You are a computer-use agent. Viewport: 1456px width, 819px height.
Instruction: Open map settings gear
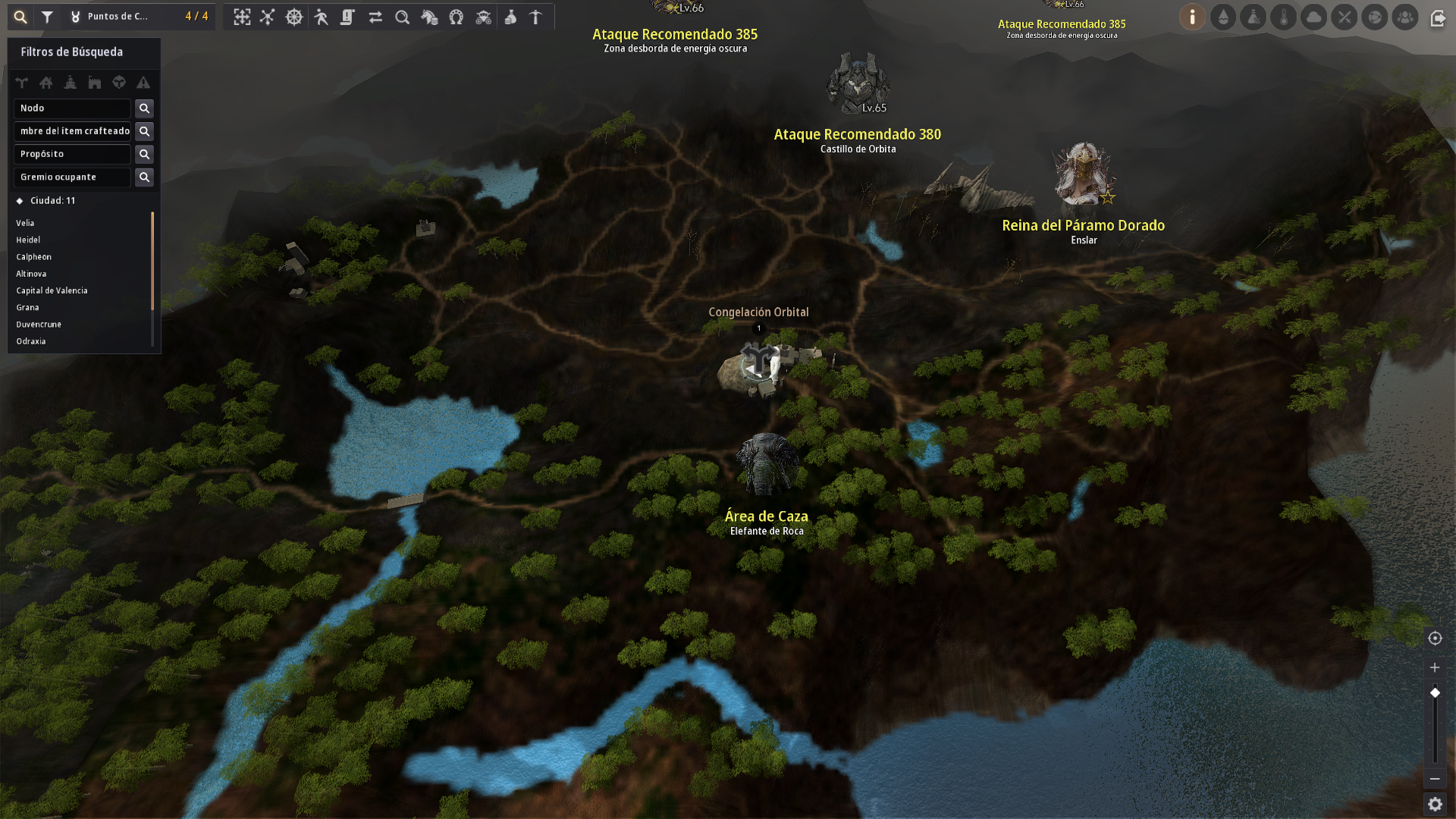tap(1435, 804)
